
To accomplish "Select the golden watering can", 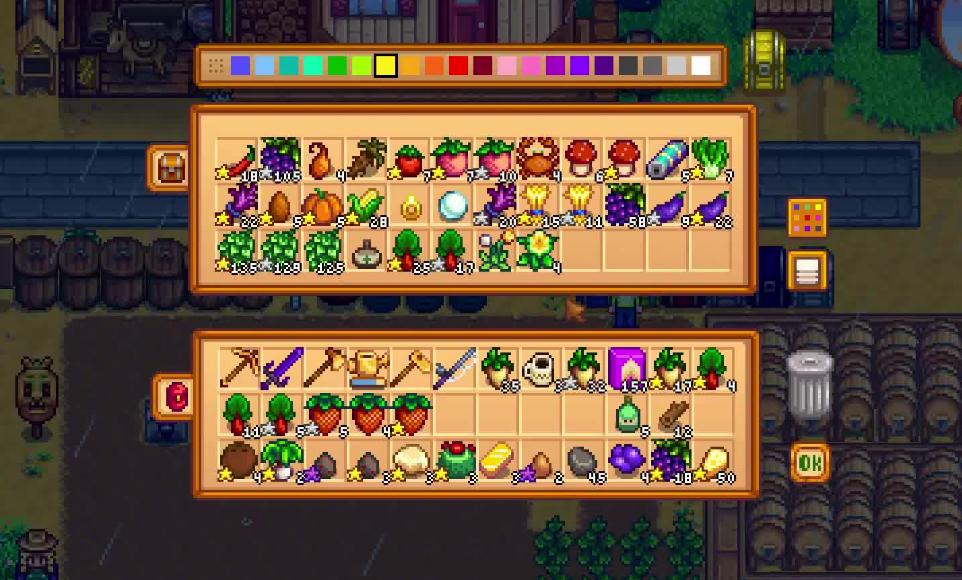I will tap(366, 368).
